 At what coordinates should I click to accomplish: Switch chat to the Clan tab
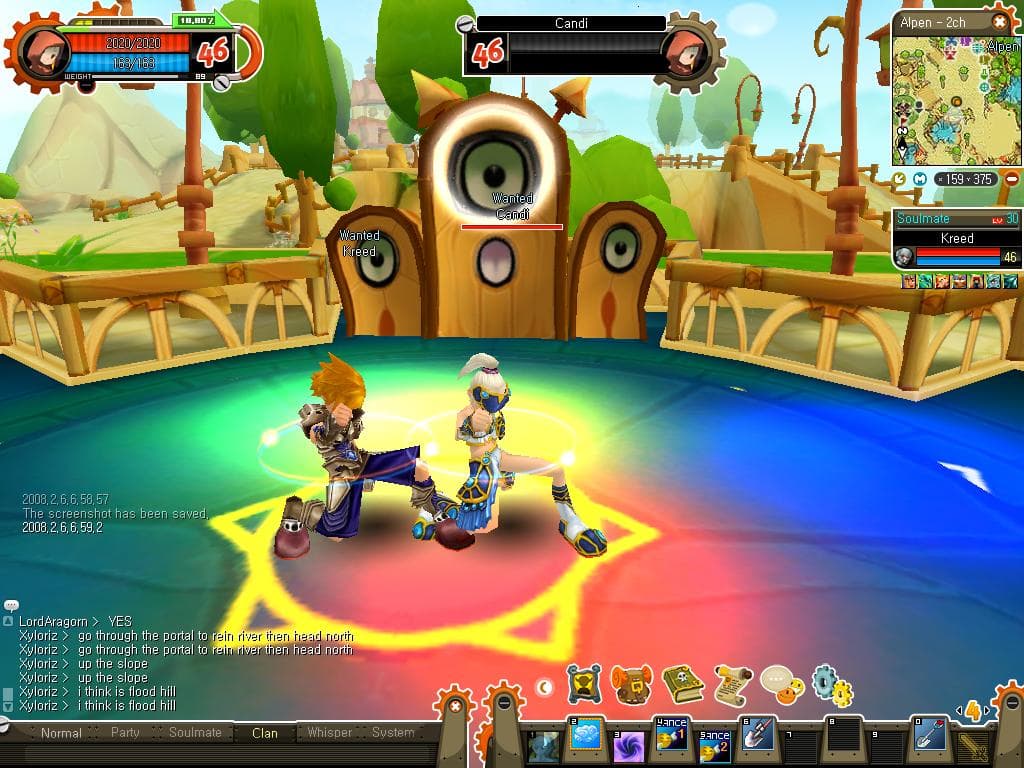coord(265,733)
